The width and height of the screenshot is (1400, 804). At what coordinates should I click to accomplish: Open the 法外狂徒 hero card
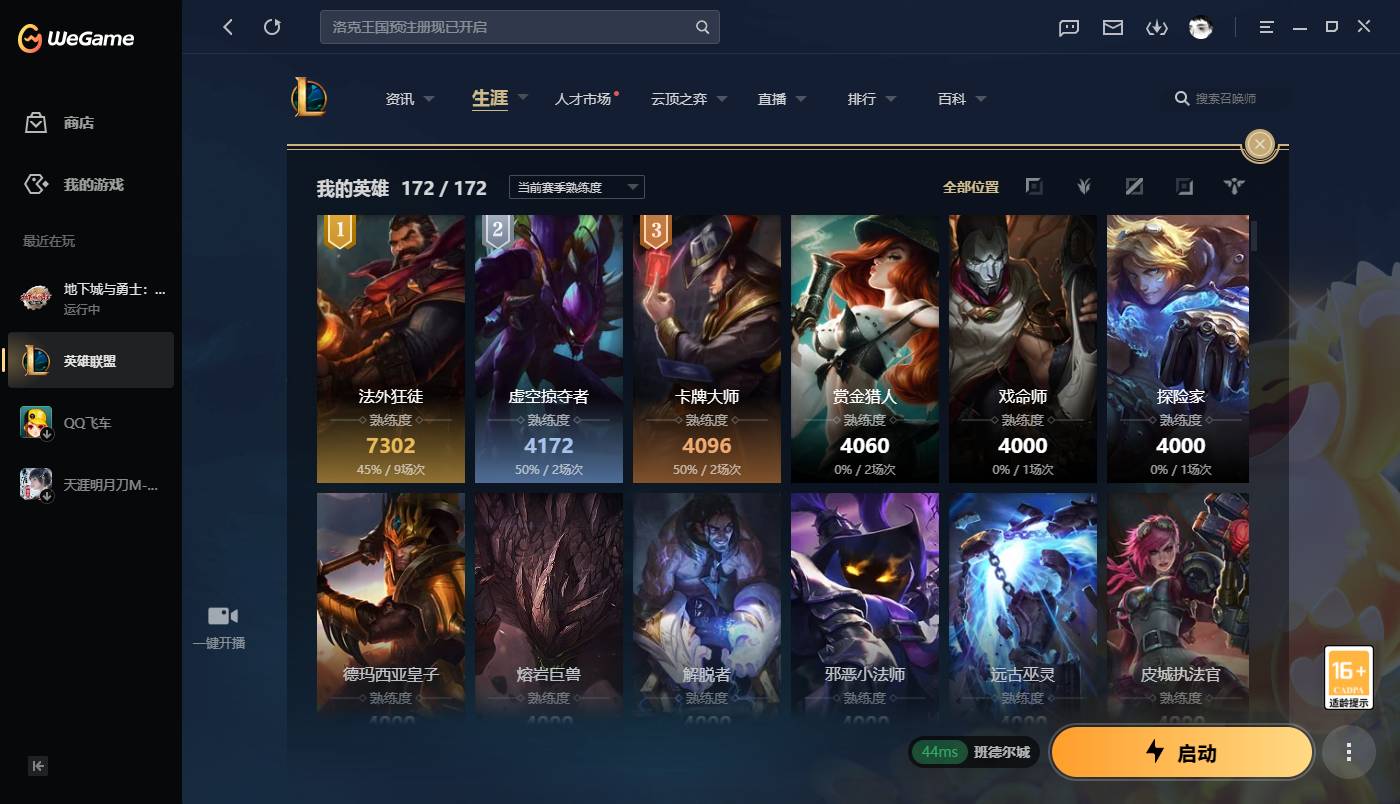coord(390,348)
